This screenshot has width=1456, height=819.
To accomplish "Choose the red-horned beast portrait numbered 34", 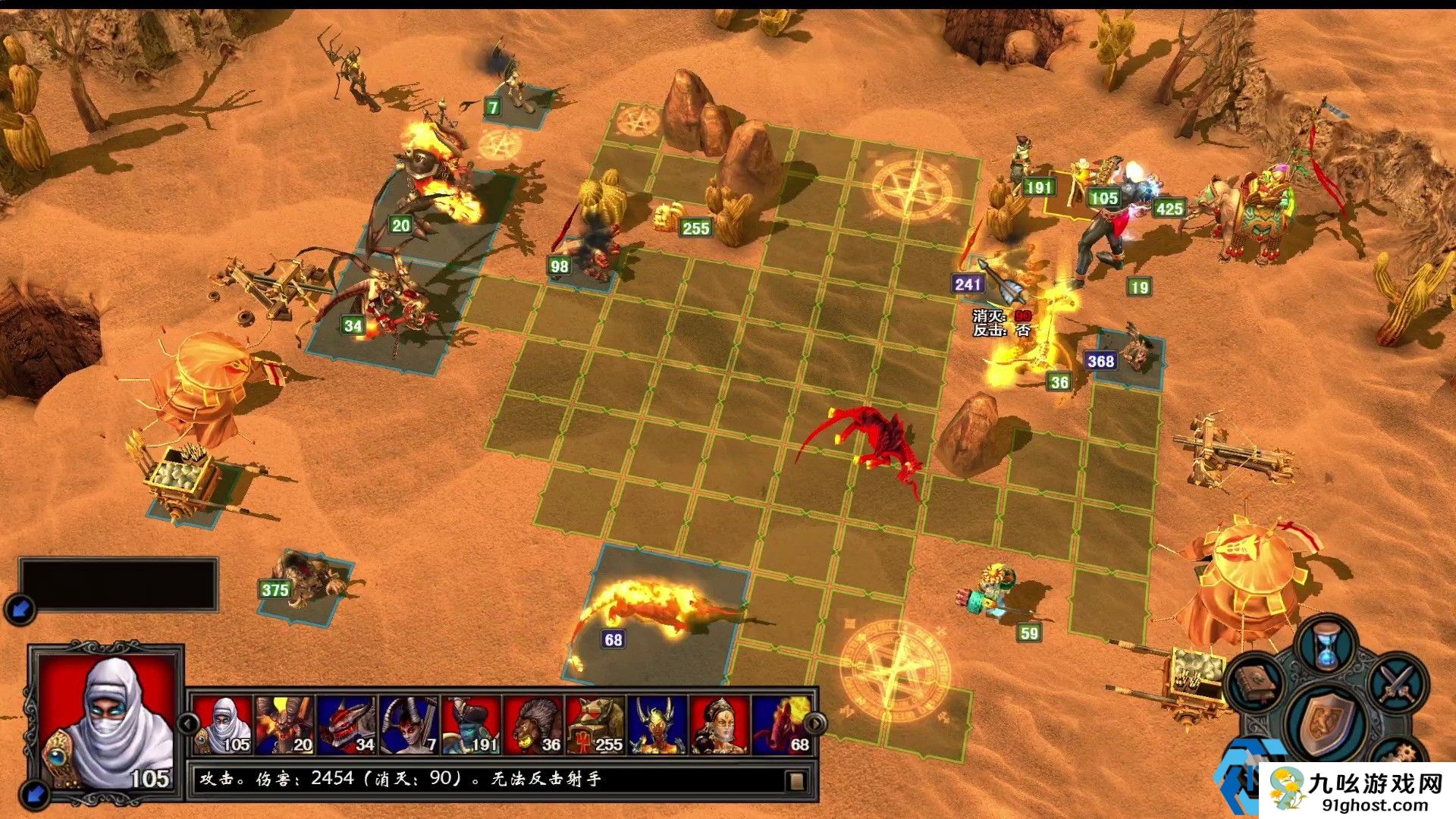I will pos(347,724).
